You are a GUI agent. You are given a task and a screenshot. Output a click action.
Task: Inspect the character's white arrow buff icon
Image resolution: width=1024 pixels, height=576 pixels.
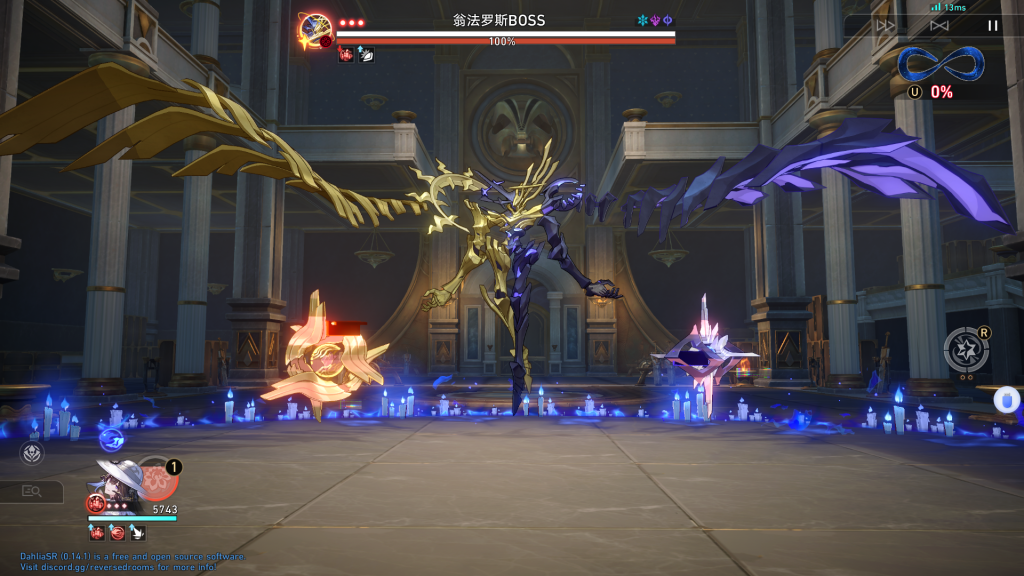135,533
